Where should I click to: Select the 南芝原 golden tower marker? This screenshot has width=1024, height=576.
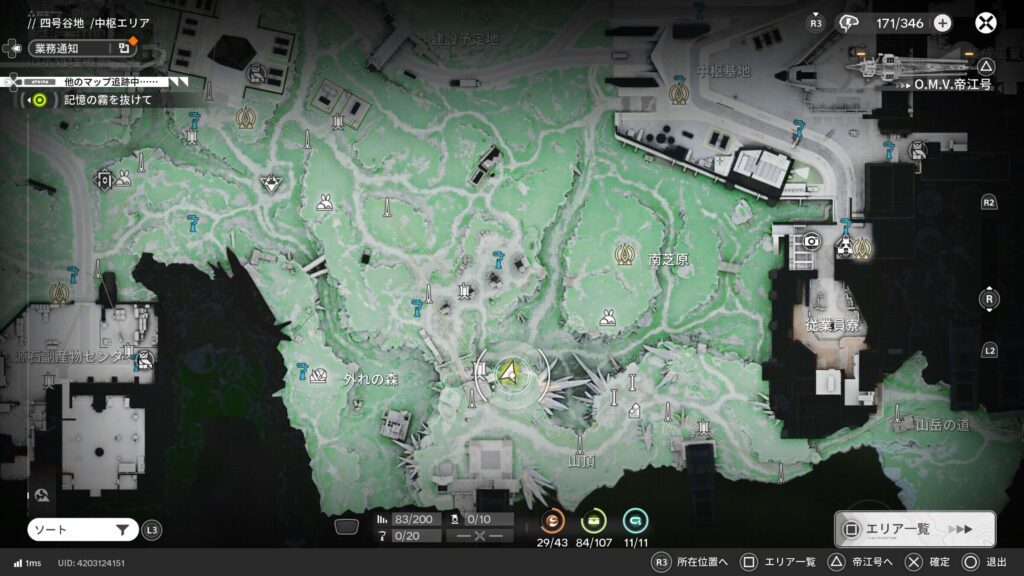pos(628,251)
